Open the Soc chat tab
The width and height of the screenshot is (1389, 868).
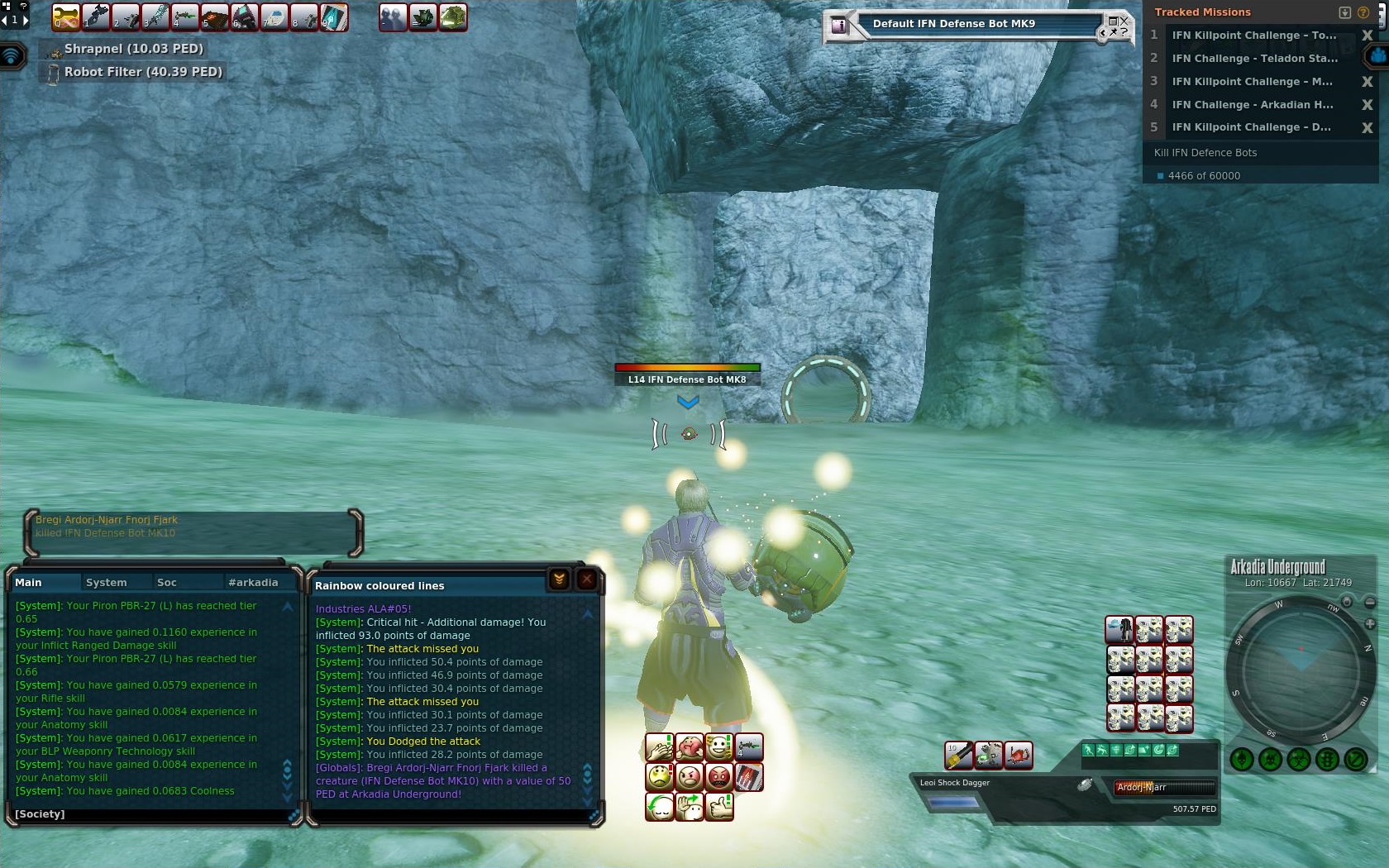167,582
